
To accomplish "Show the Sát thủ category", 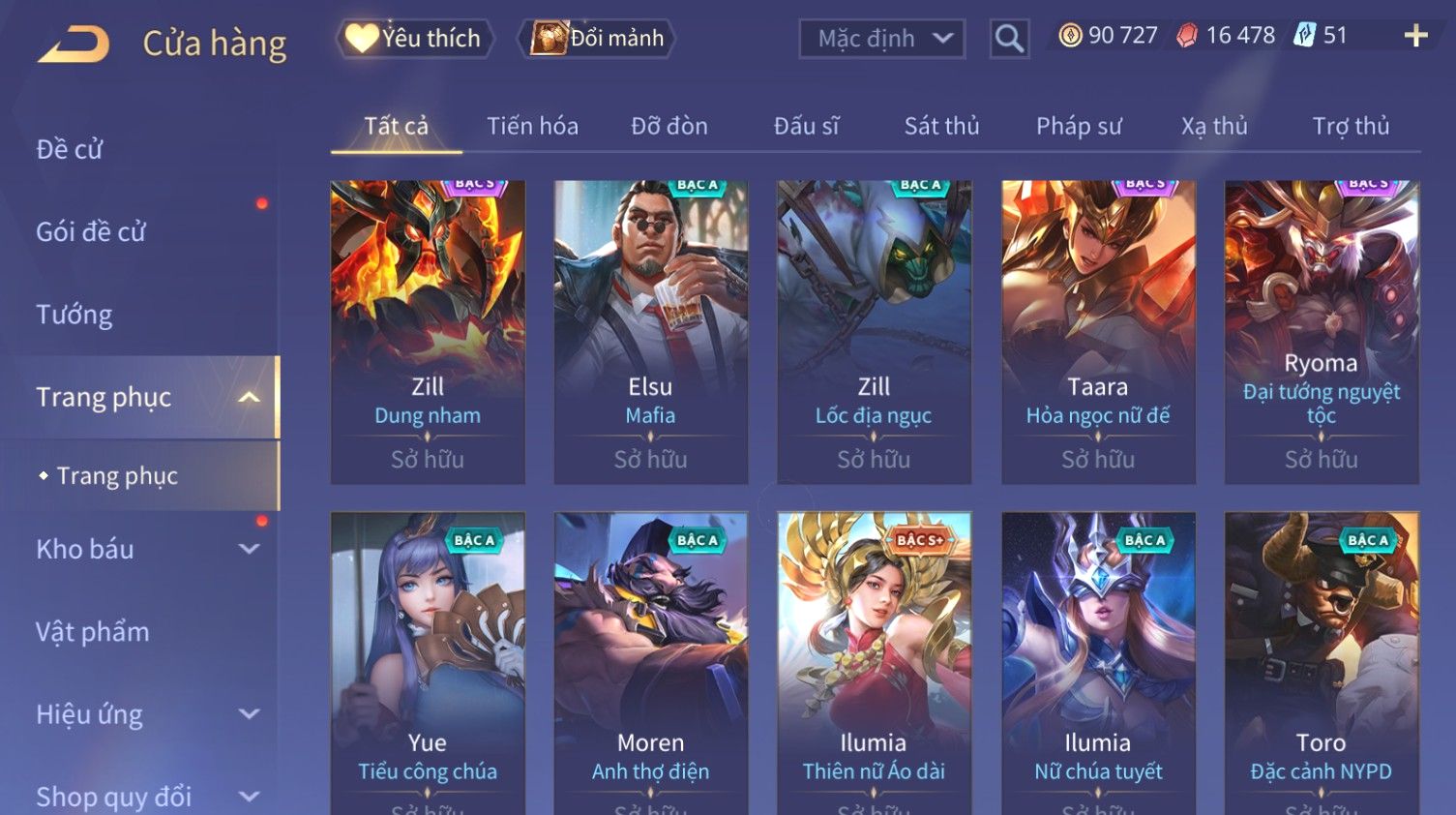I will (941, 126).
